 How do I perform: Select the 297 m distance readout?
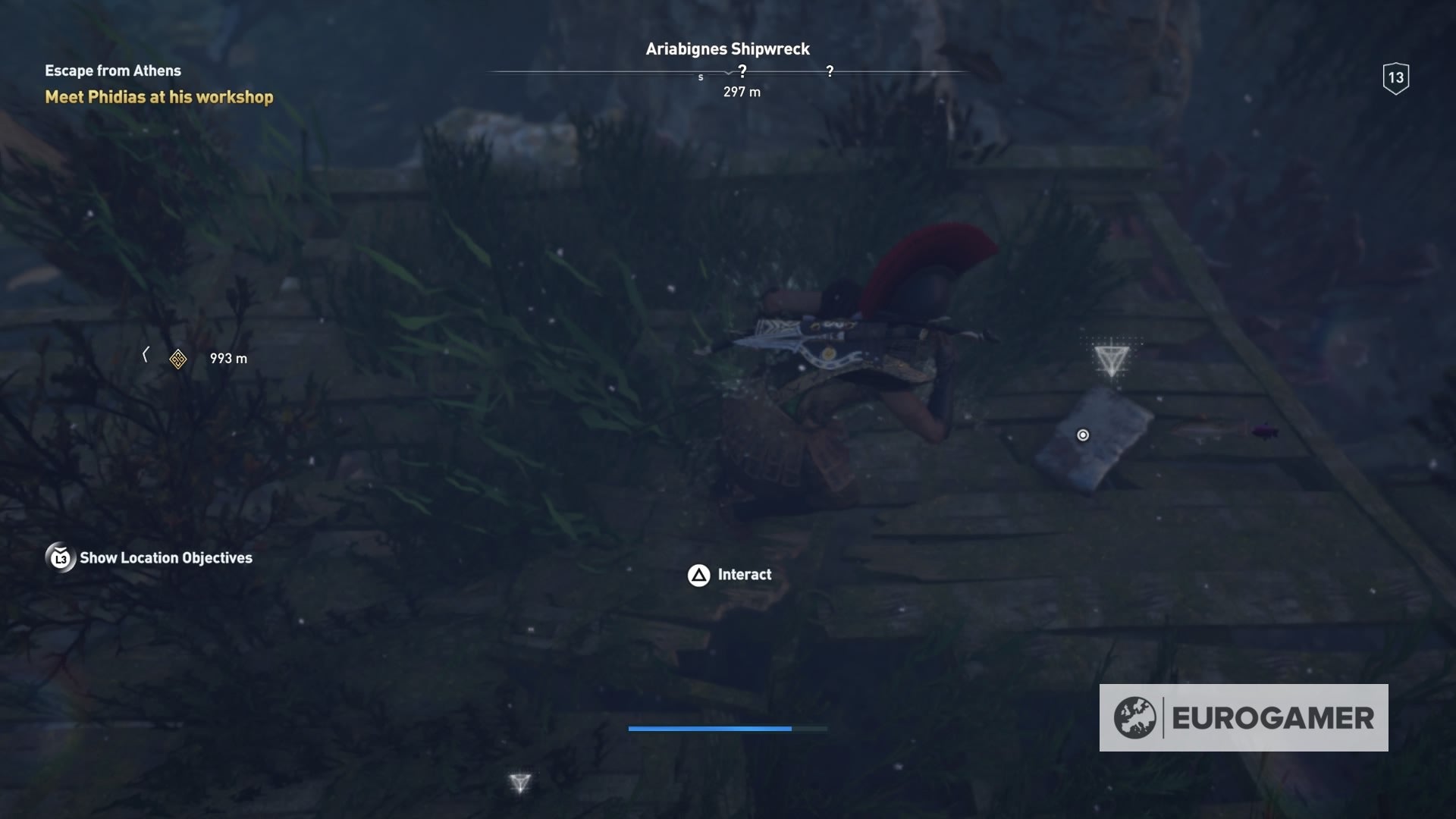[x=740, y=92]
